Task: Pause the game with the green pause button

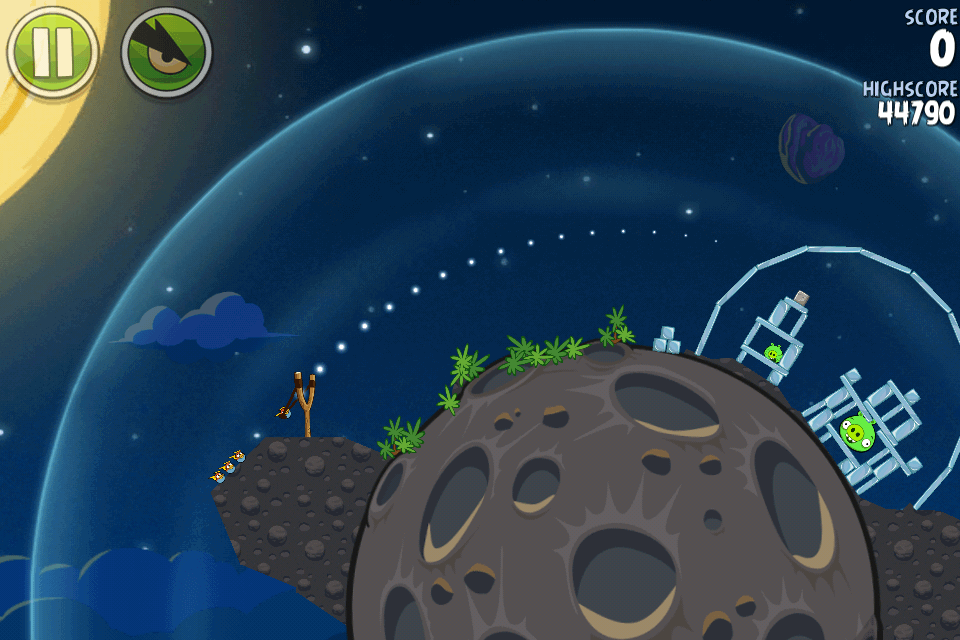Action: click(52, 50)
